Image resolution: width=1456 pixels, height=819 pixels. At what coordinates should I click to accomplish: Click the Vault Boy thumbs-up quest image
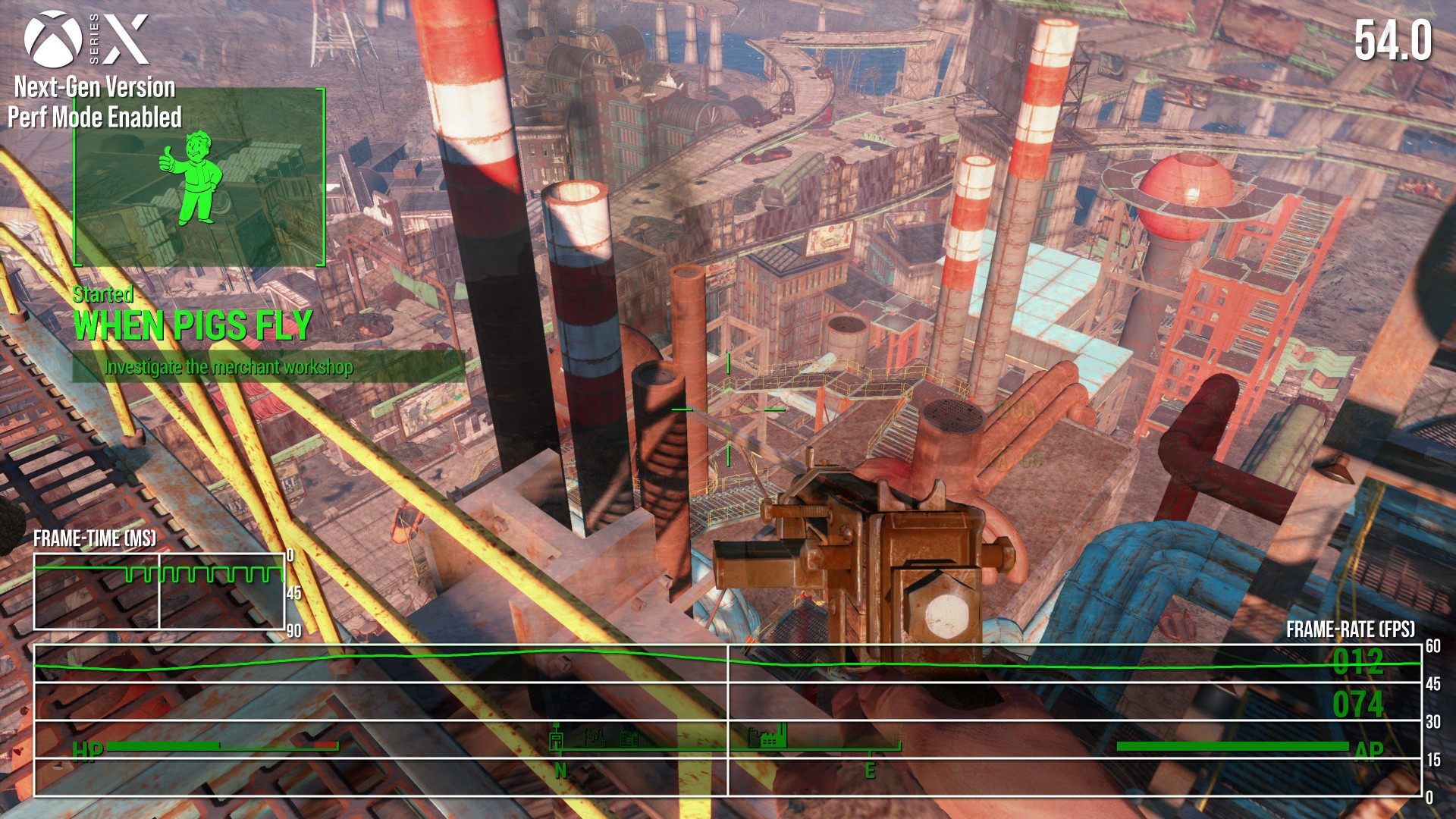193,179
